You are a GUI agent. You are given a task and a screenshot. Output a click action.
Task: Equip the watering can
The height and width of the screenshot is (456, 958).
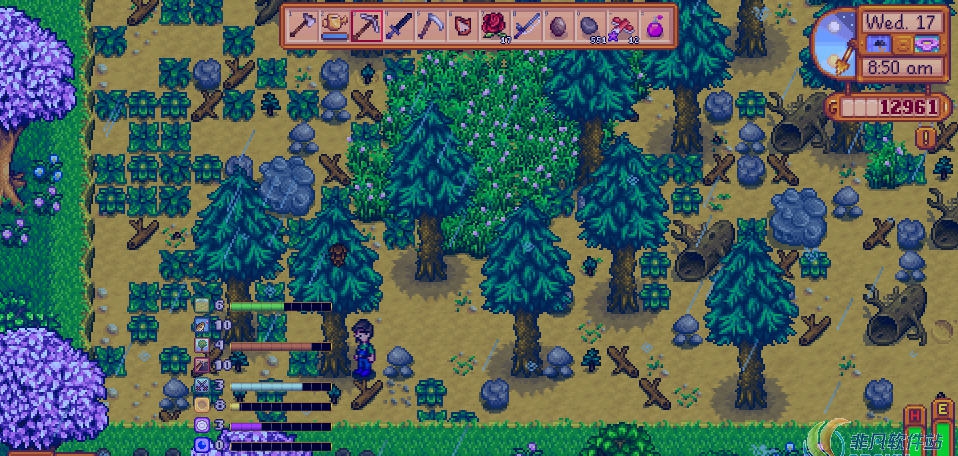click(x=334, y=24)
